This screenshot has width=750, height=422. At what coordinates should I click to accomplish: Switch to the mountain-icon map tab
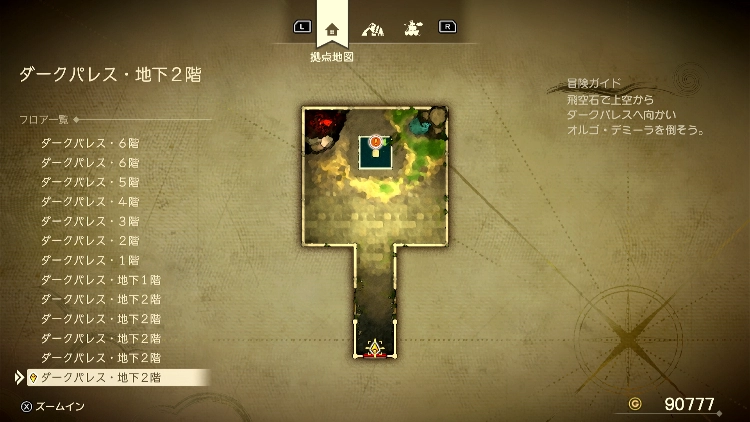tap(372, 28)
